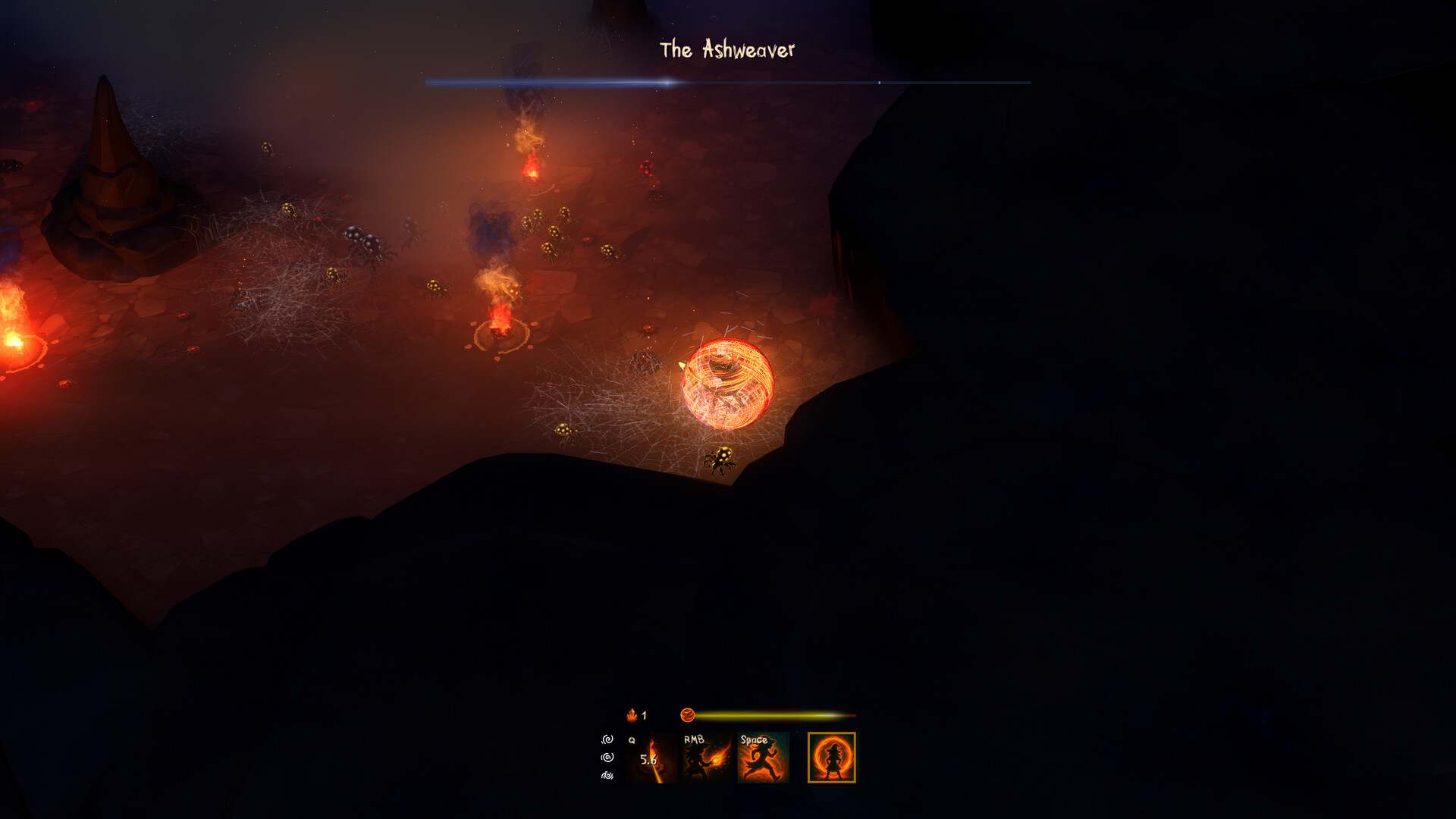Use the Space fire dash ability
This screenshot has height=819, width=1456.
763,758
